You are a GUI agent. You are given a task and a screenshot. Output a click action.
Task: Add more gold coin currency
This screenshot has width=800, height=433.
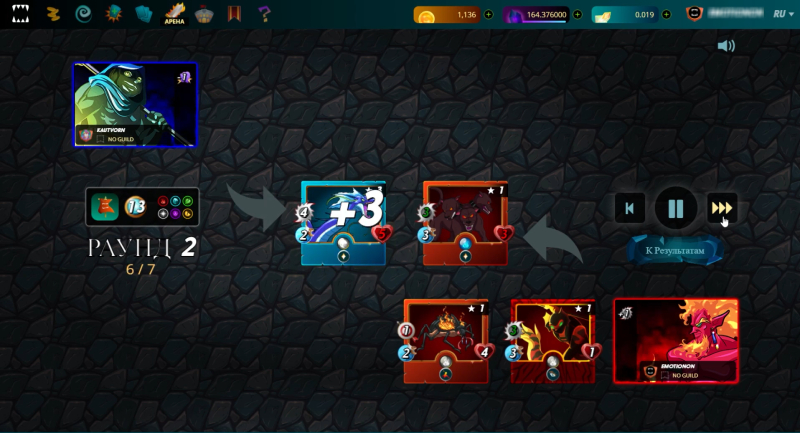488,15
